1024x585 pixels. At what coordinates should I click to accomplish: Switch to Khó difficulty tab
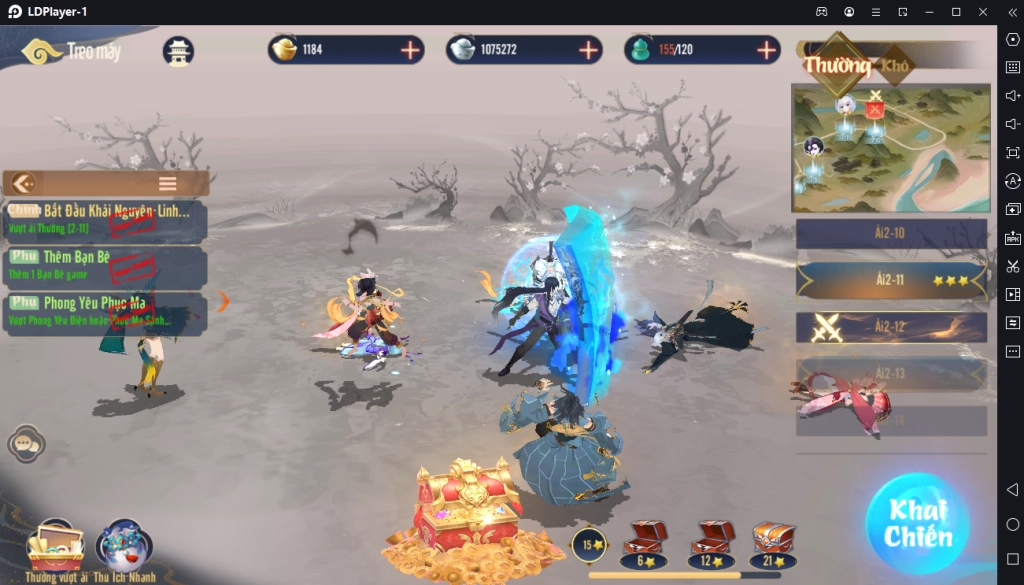895,66
